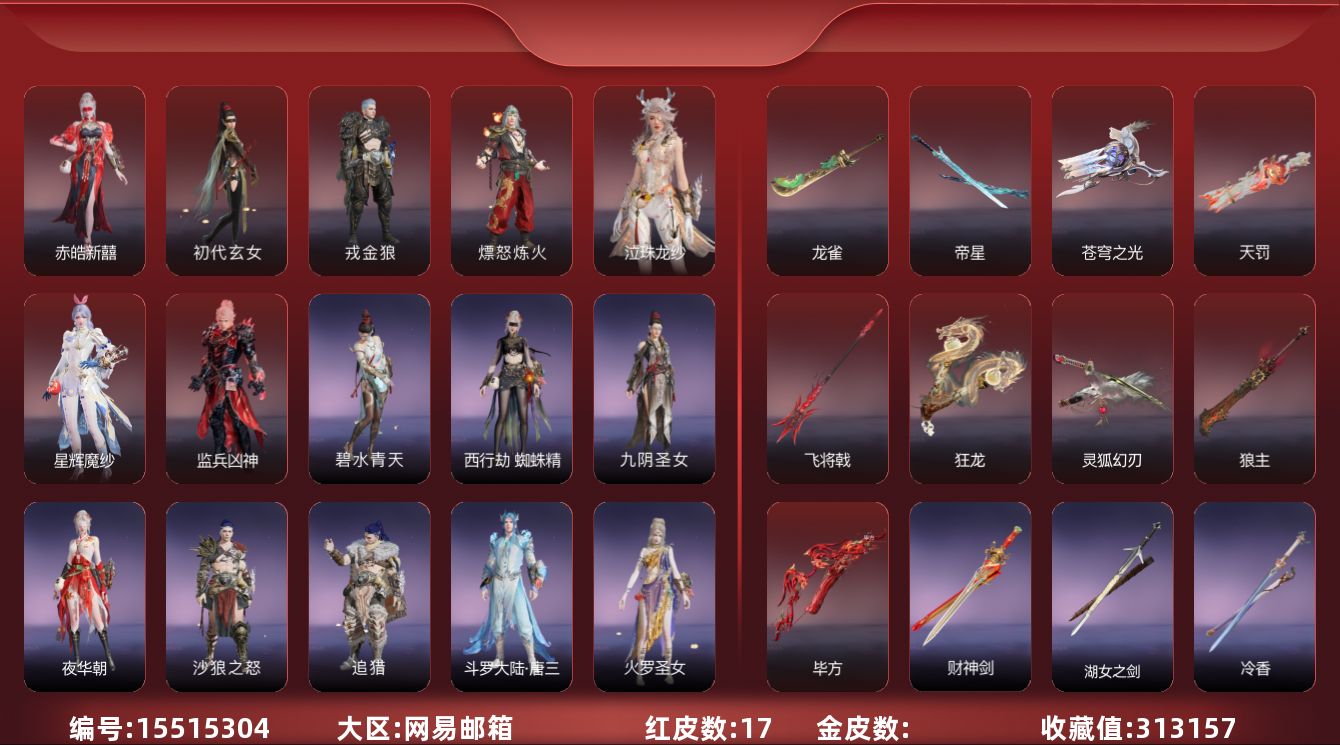The height and width of the screenshot is (745, 1340).
Task: Choose the 苍穹之光 weapon card
Action: click(x=1112, y=180)
